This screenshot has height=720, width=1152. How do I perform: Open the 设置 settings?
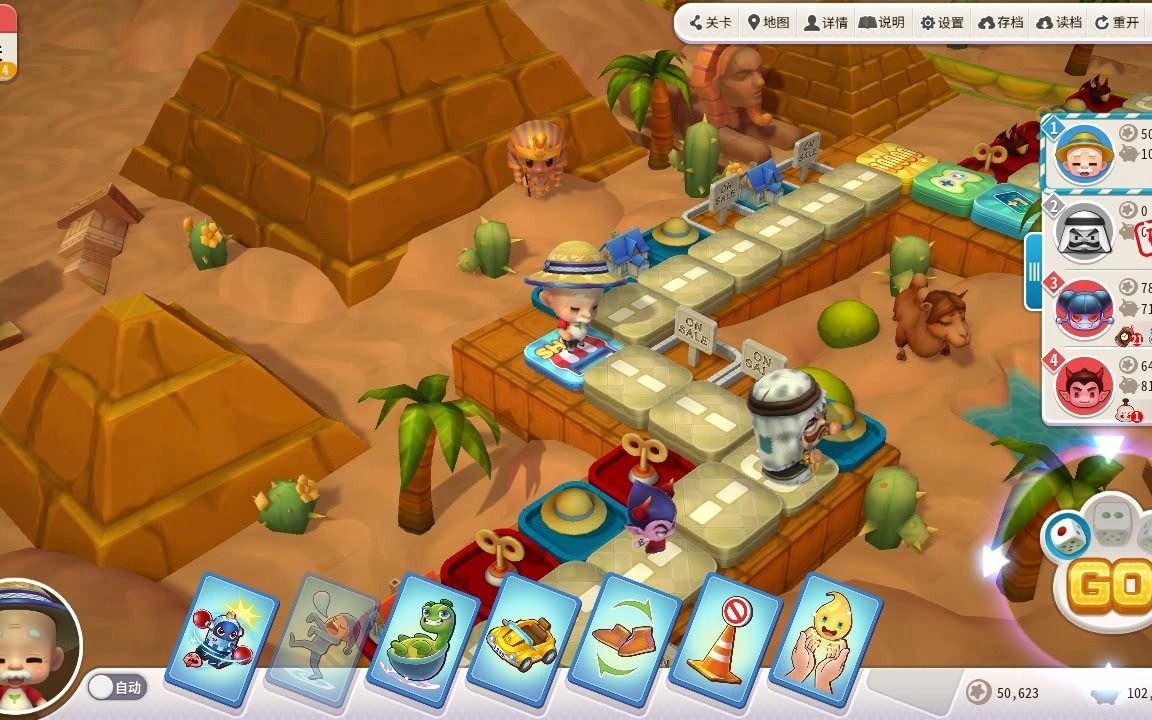[x=942, y=23]
